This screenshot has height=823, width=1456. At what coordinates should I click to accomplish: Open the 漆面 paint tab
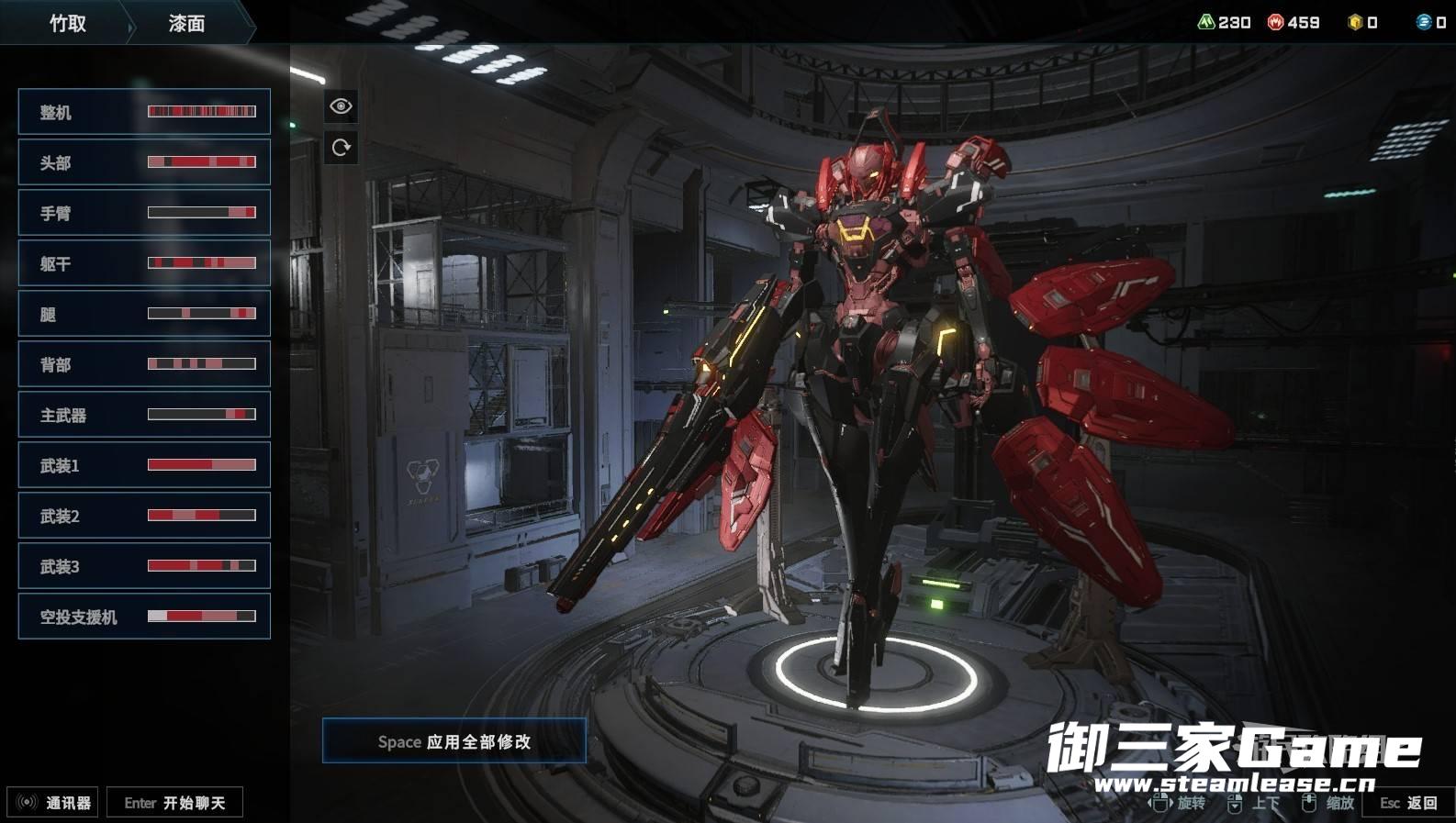(186, 23)
